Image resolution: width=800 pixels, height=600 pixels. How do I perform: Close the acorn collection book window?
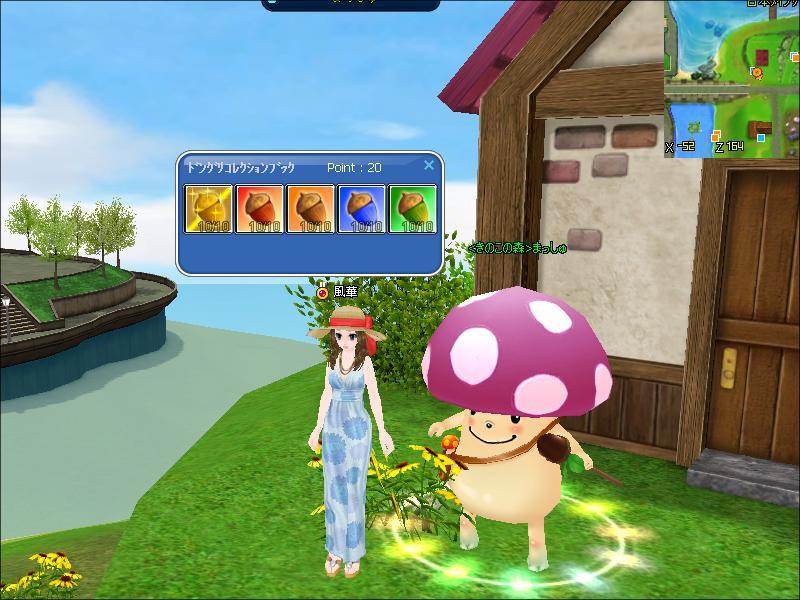(x=429, y=166)
